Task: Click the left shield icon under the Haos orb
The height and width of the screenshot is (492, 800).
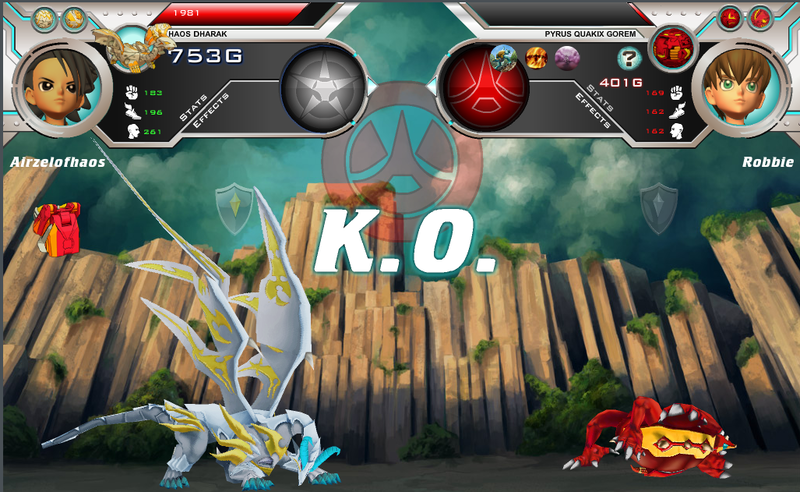Action: 233,201
